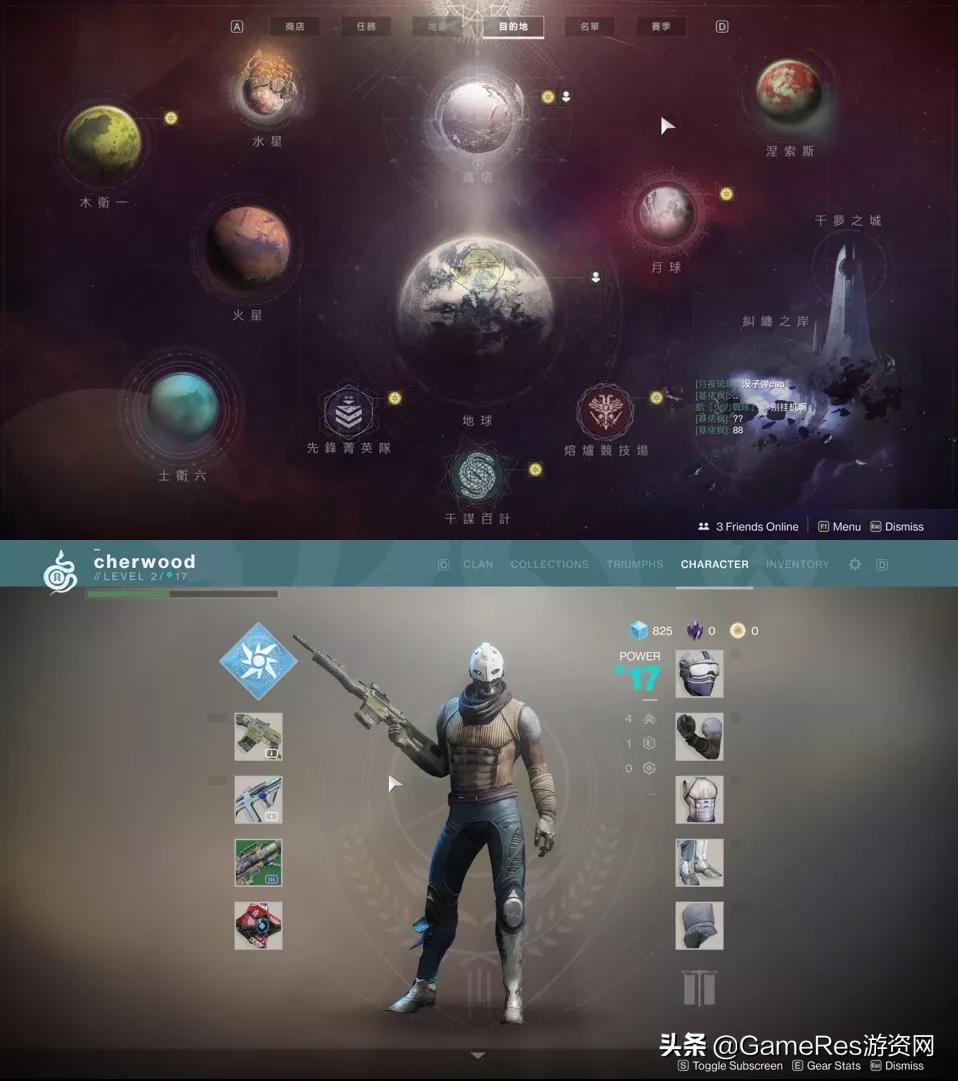Select the 月球 destination
The image size is (958, 1081).
667,212
